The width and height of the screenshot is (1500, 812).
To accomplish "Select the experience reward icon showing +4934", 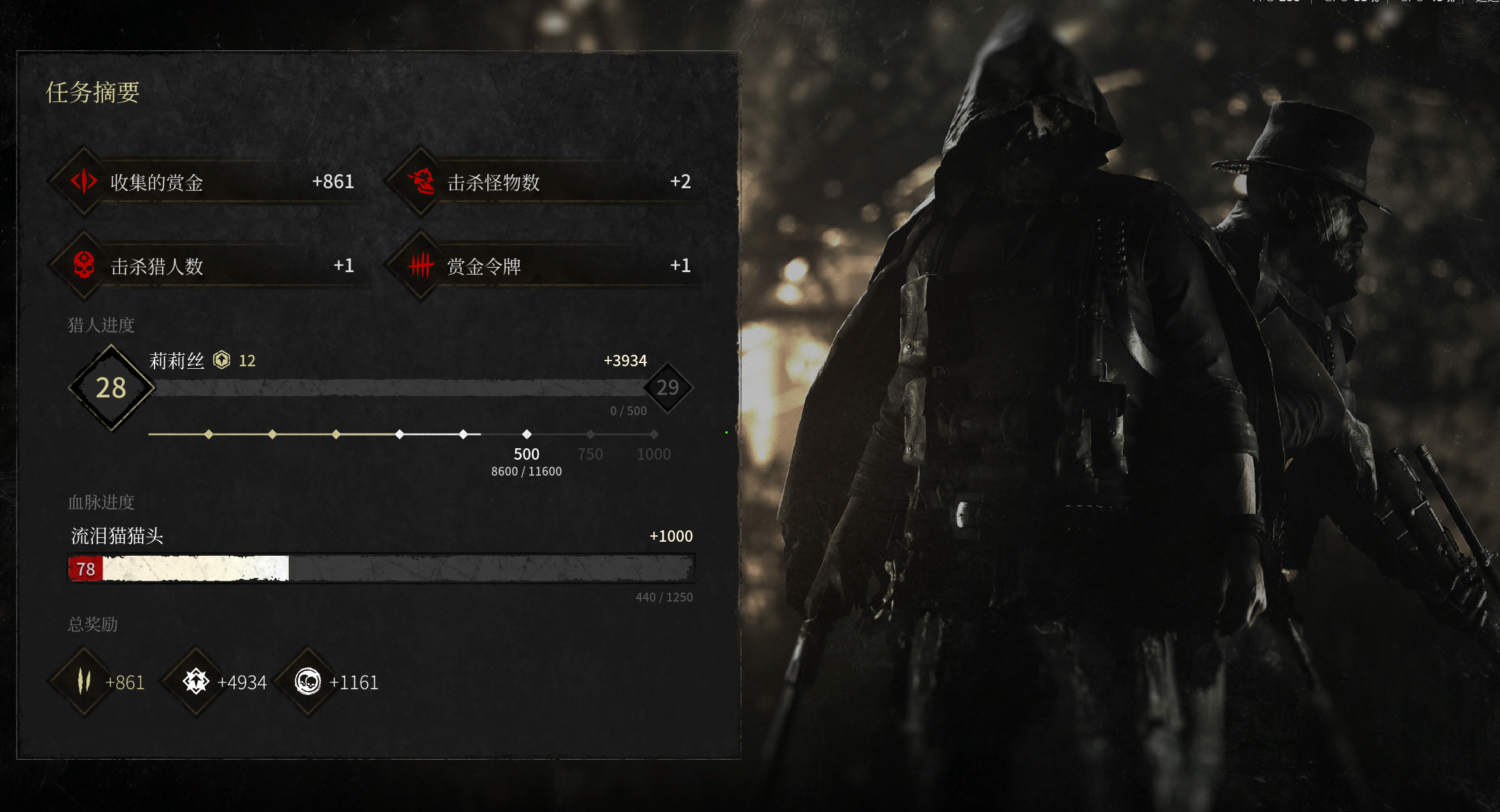I will 196,682.
